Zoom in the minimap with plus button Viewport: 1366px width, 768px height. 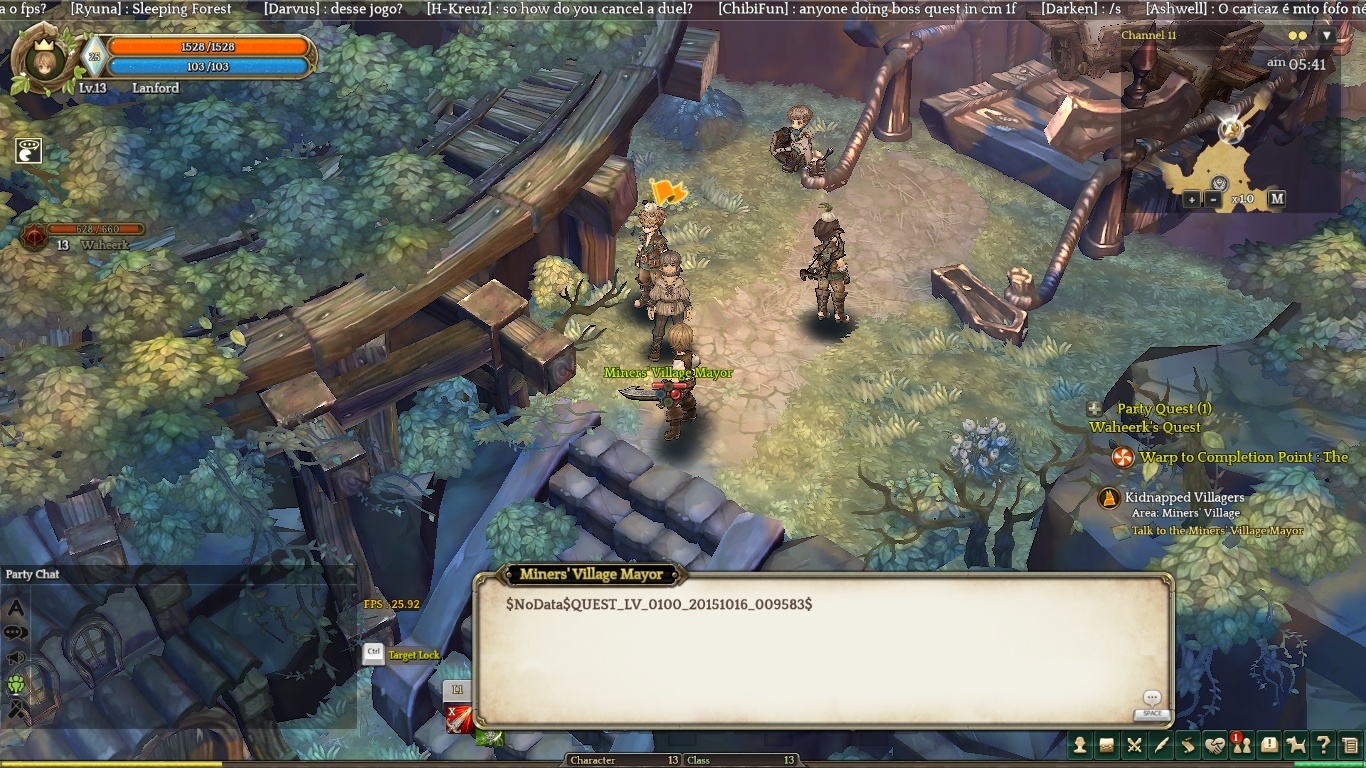(x=1192, y=199)
